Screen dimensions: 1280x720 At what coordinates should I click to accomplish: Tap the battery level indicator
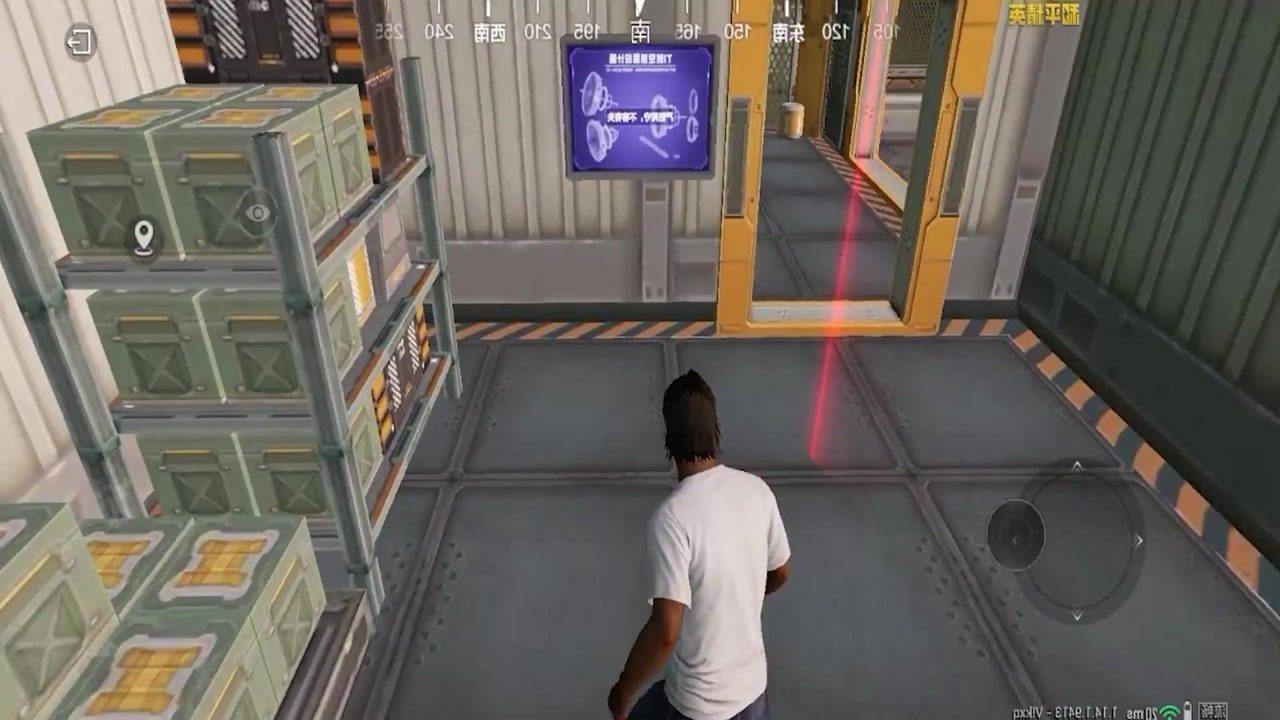[x=1187, y=710]
